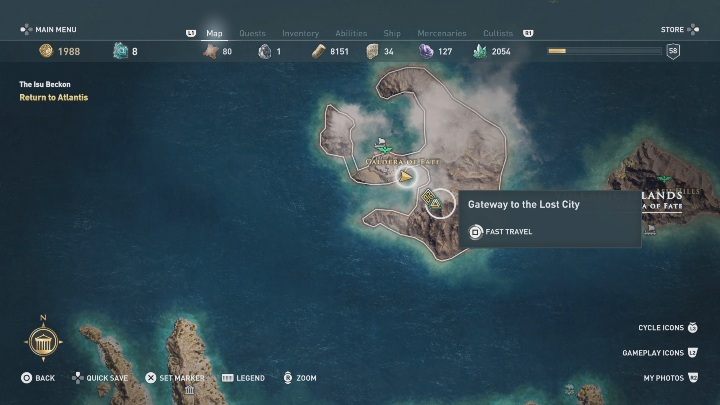Switch to the Abilities tab
This screenshot has width=720, height=405.
click(350, 33)
